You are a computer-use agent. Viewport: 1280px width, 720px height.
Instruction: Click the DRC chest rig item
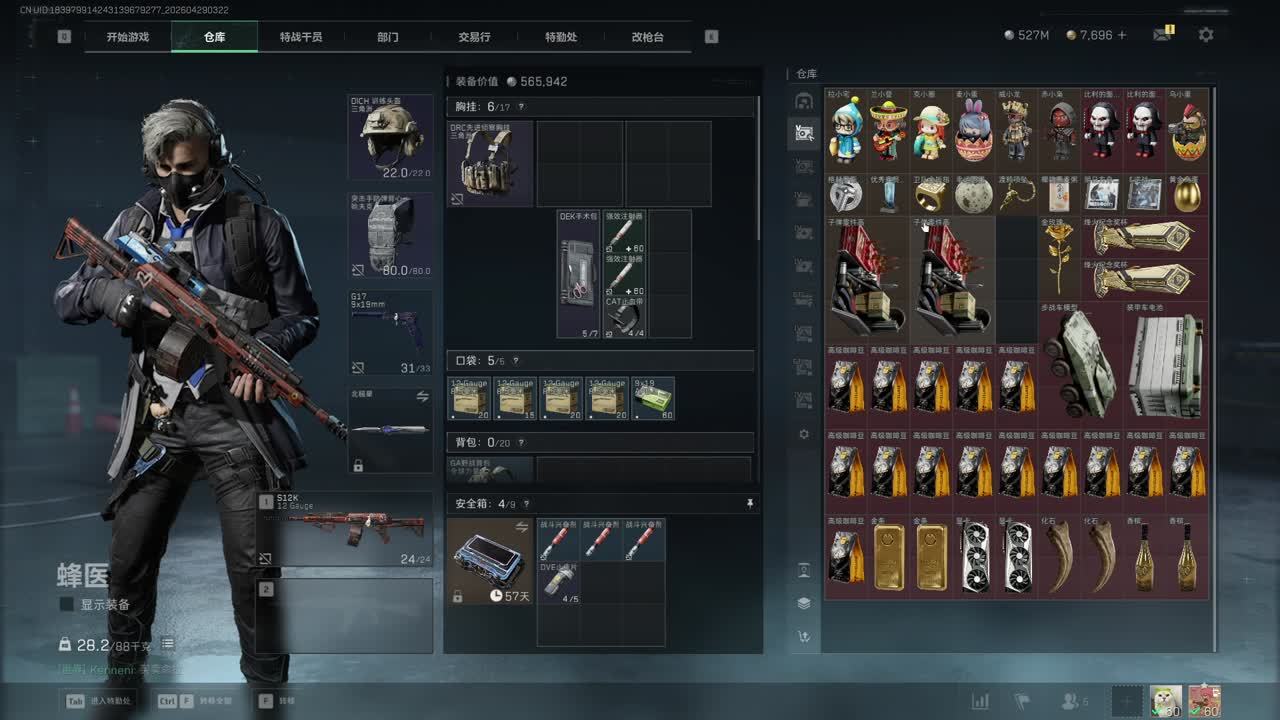pyautogui.click(x=490, y=163)
